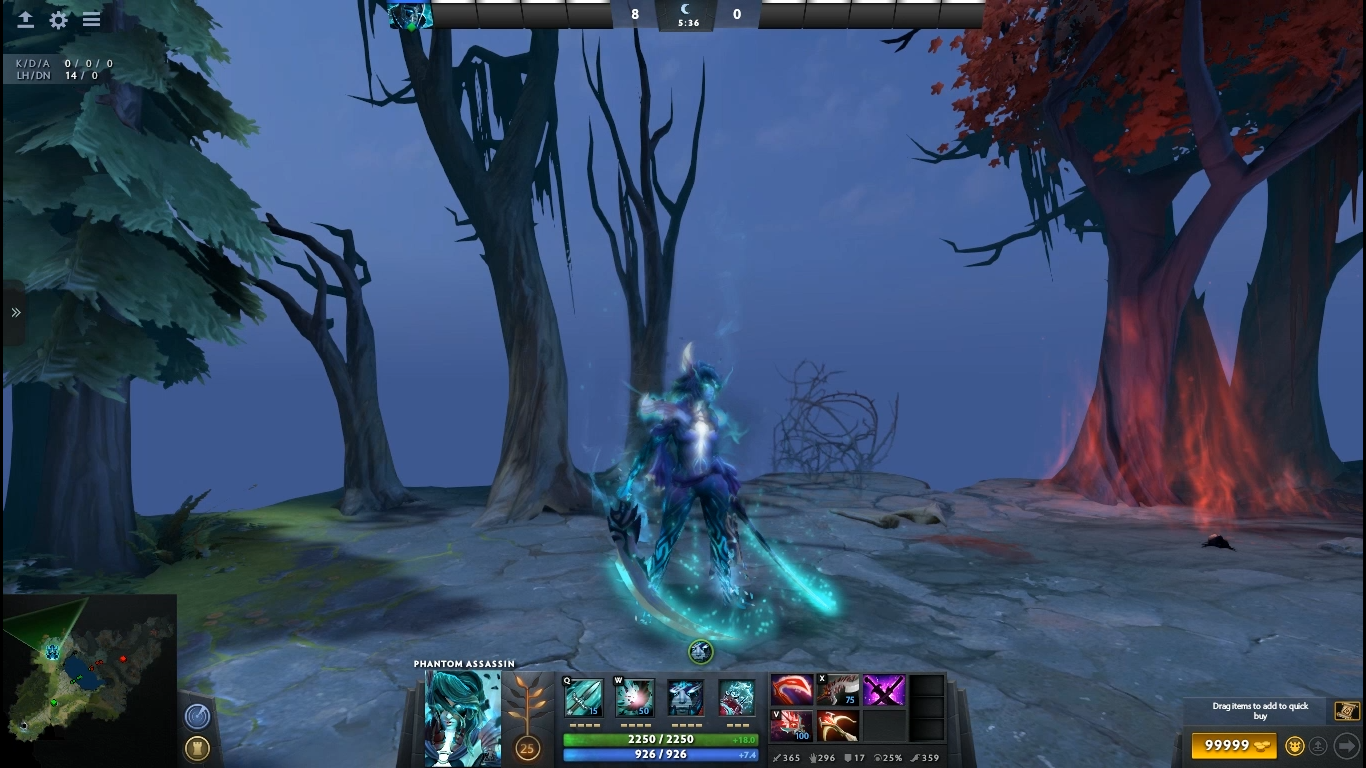The height and width of the screenshot is (768, 1366).
Task: Select the Coup de Grace ability icon
Action: click(x=737, y=697)
